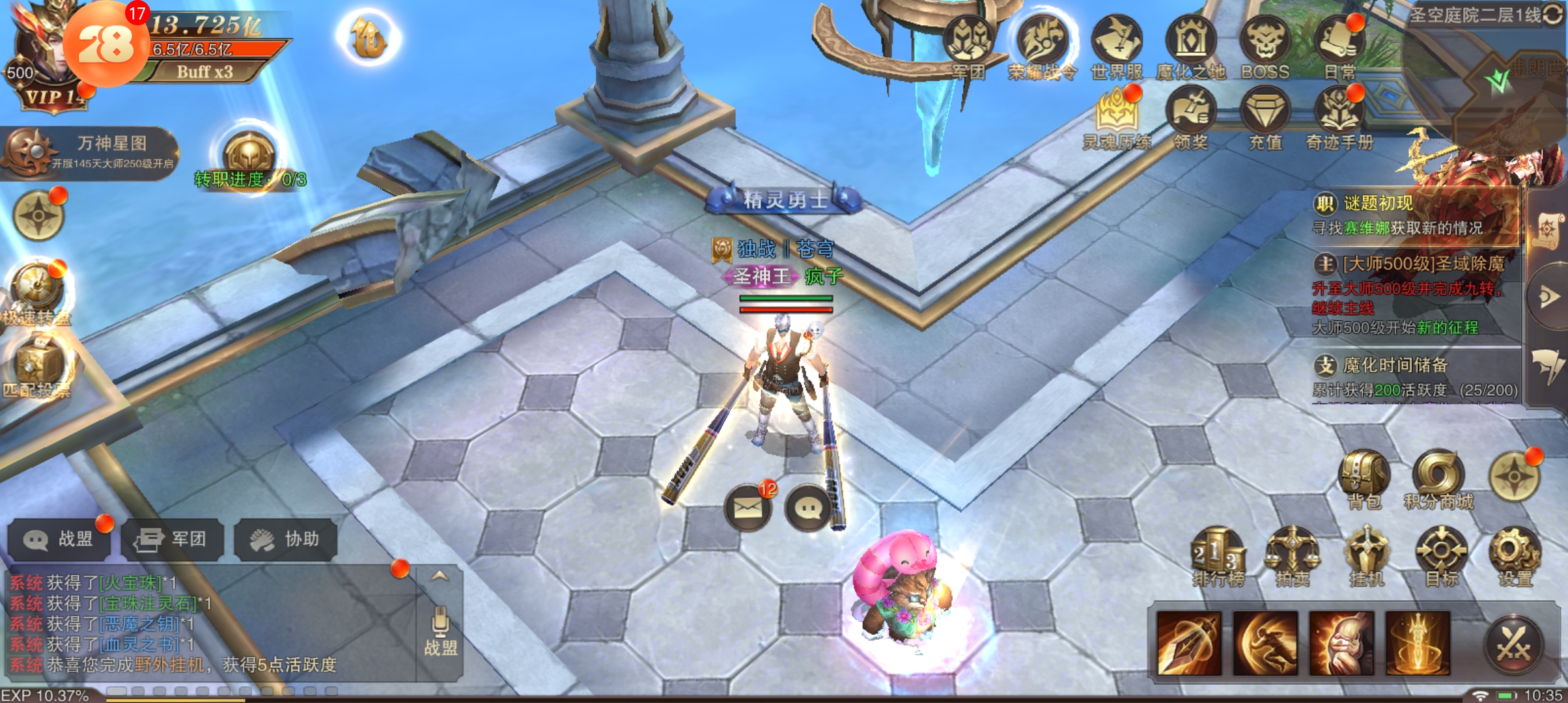1568x703 pixels.
Task: Open the 军团 legion menu icon
Action: (969, 44)
